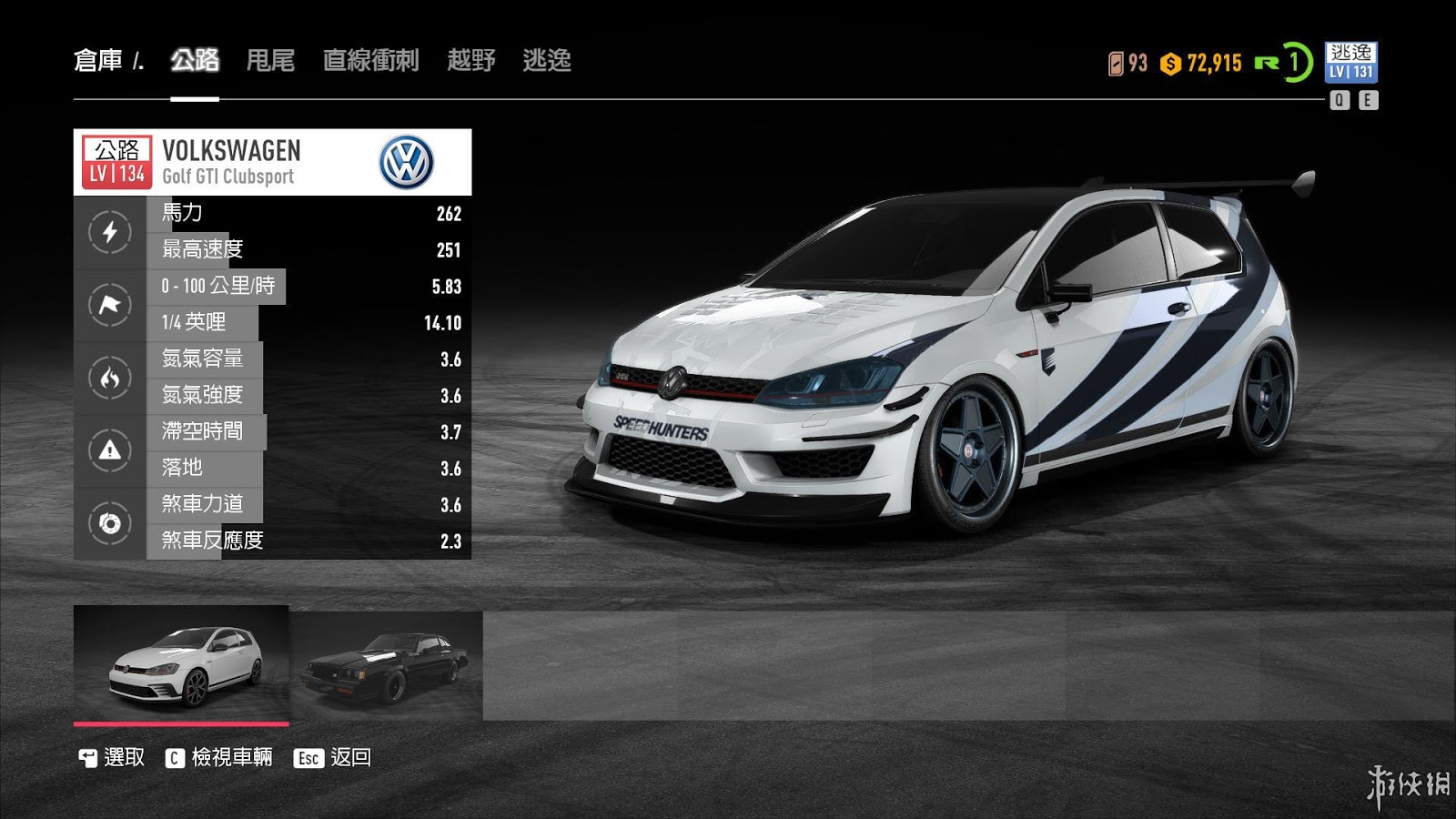1456x819 pixels.
Task: Select the flame nitrous stat icon
Action: pos(109,378)
